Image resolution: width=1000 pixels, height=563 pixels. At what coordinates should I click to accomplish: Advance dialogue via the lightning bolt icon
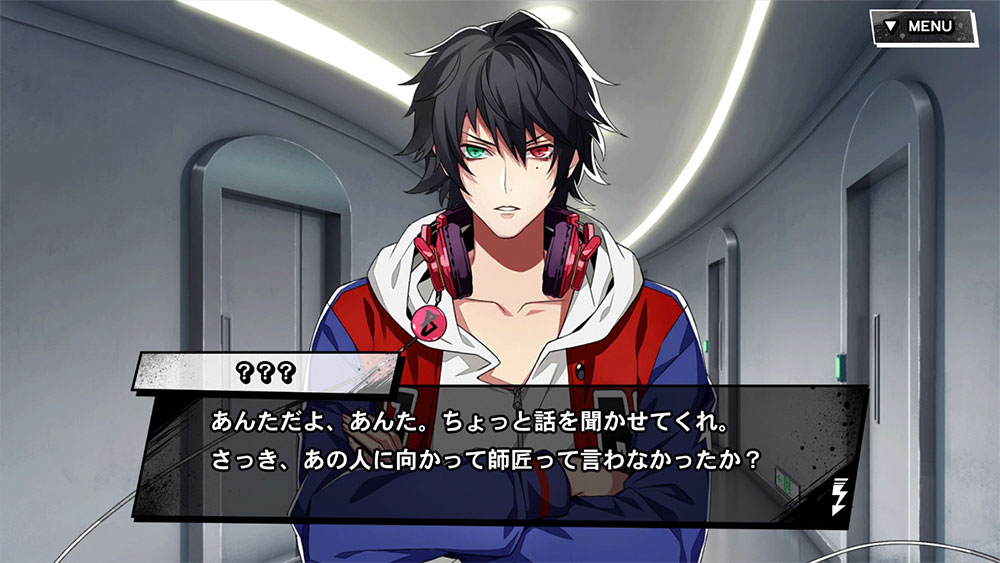[x=838, y=497]
